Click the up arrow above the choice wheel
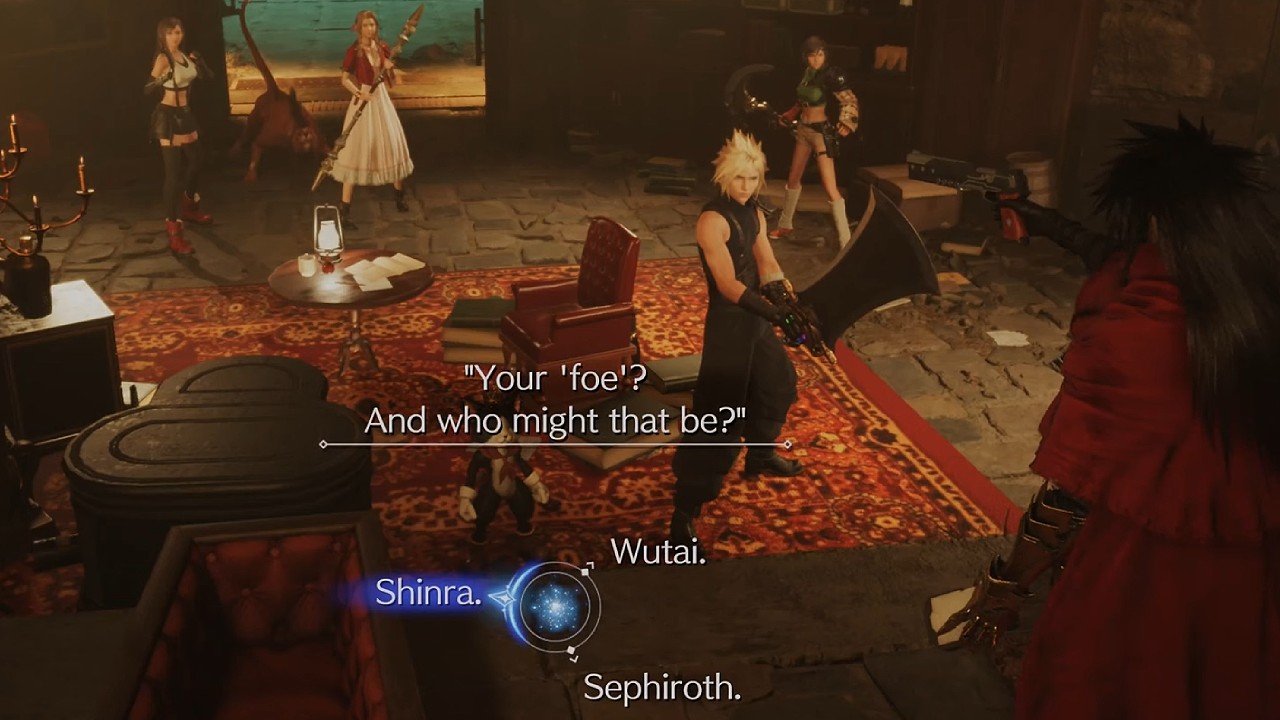1280x720 pixels. tap(590, 564)
